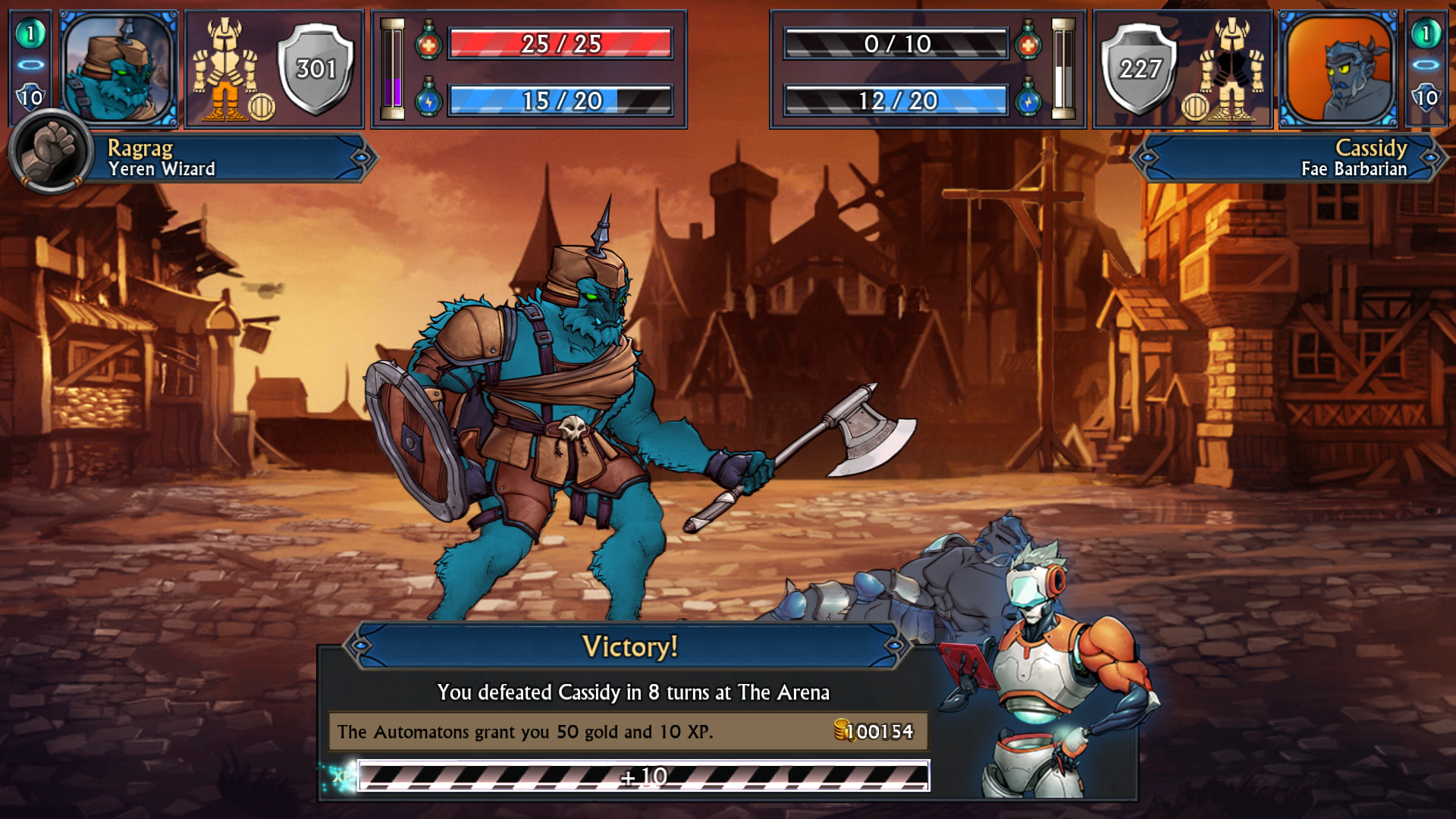
Task: Toggle Cassidy's ring status indicator
Action: [1426, 64]
